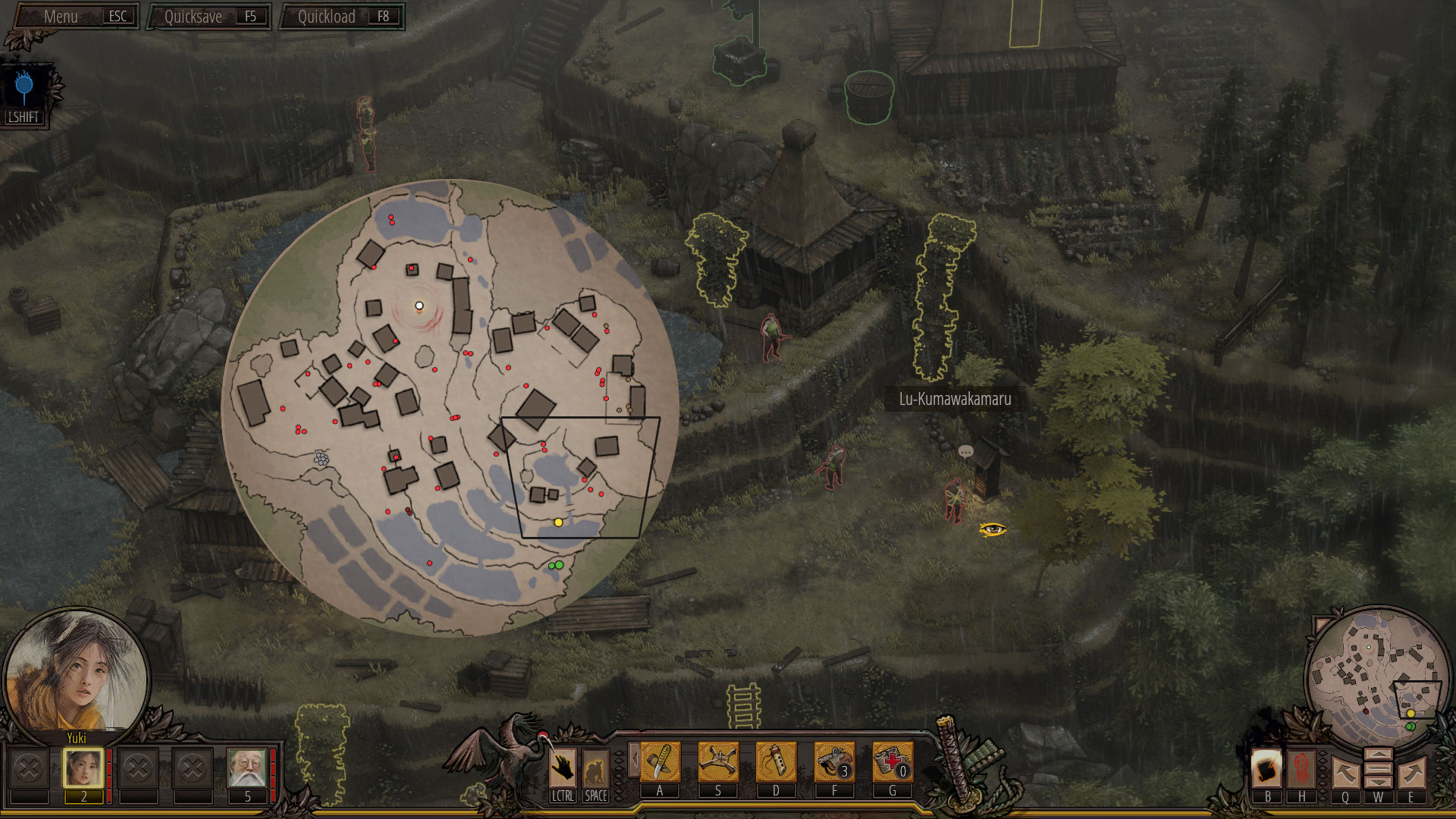Switch to the bearded old man portrait
Screen dimensions: 1456x819
247,768
